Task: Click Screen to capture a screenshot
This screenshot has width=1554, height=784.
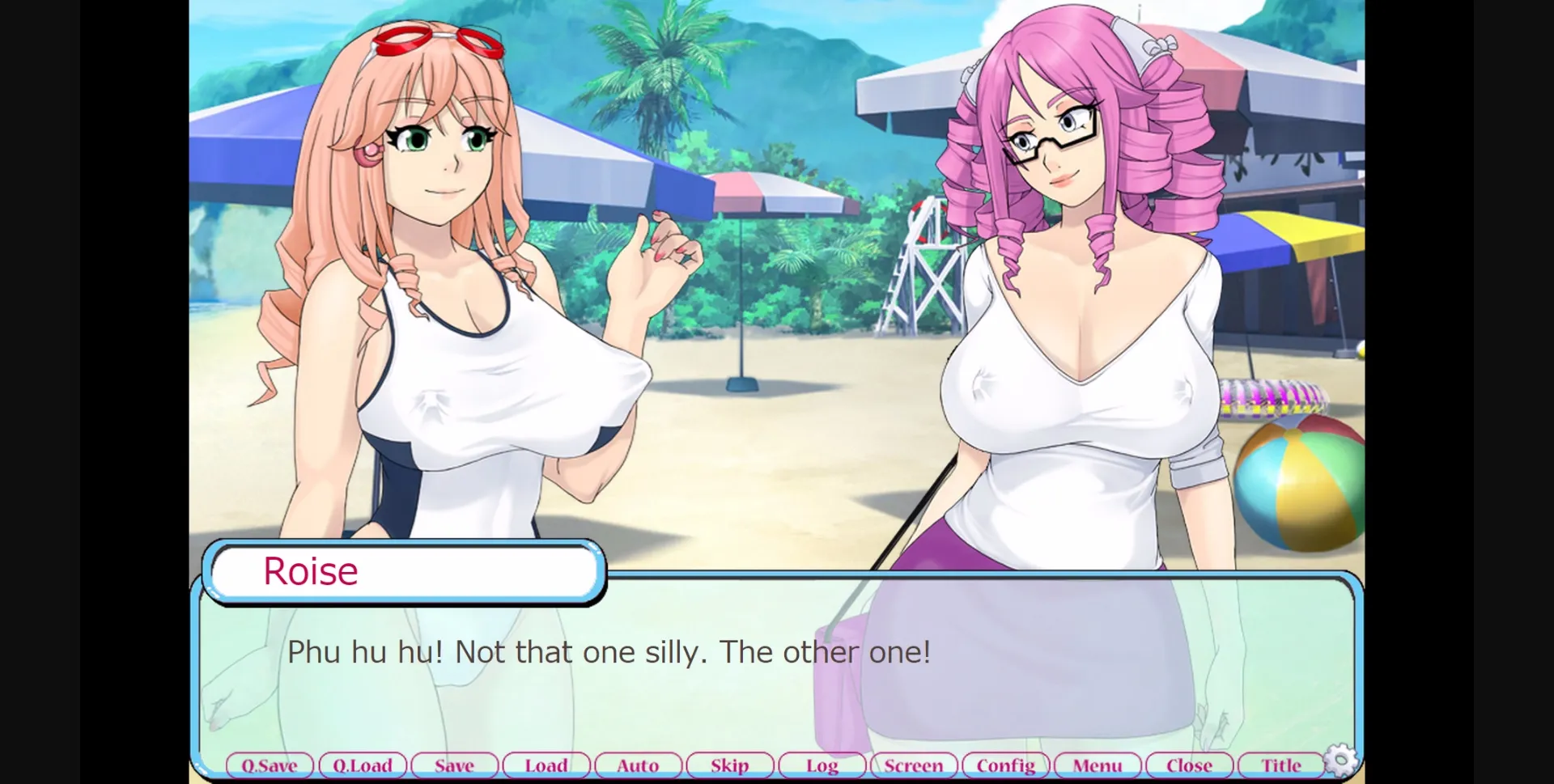Action: pyautogui.click(x=914, y=765)
